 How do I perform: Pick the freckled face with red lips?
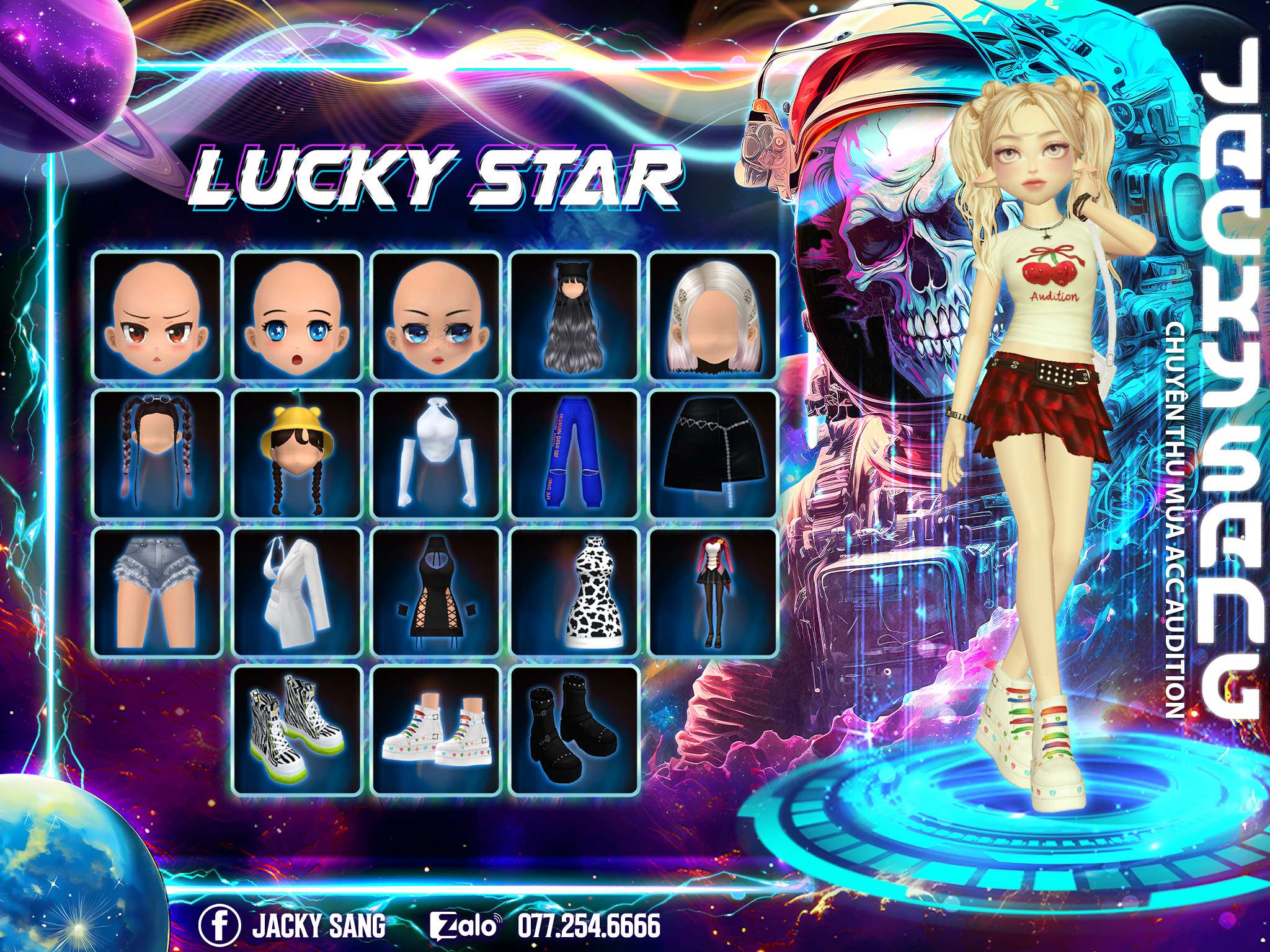pyautogui.click(x=436, y=316)
